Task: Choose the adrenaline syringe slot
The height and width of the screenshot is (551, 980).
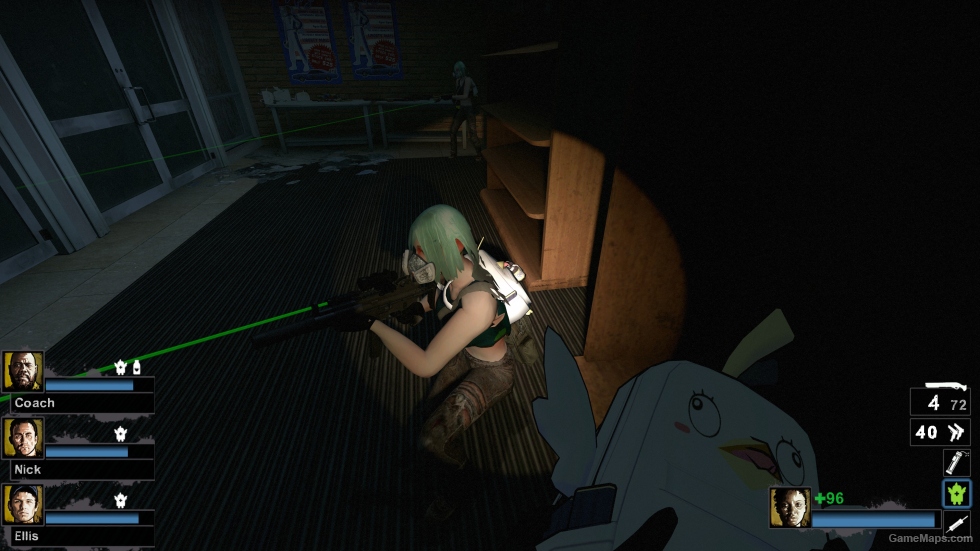Action: [x=956, y=522]
